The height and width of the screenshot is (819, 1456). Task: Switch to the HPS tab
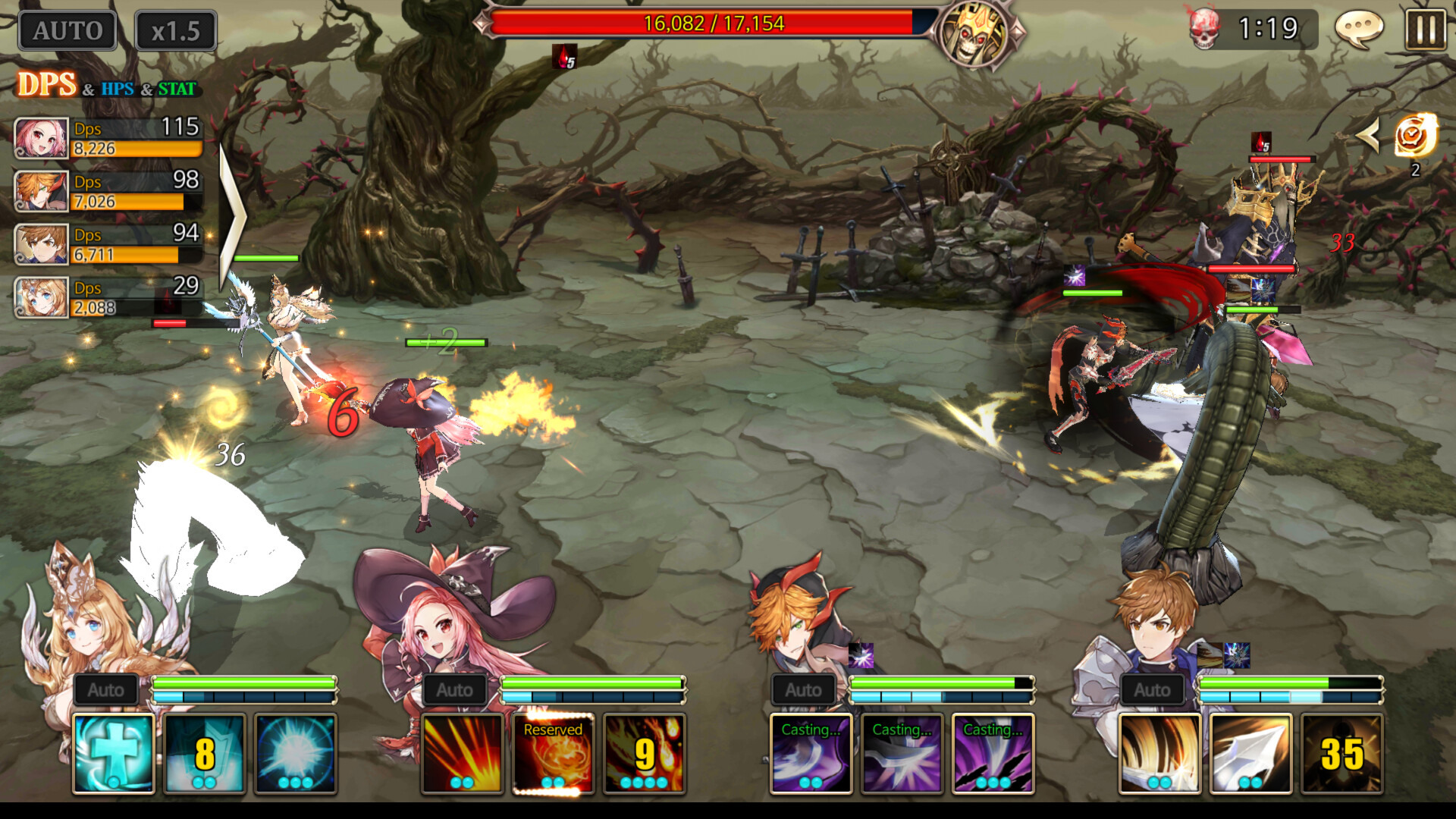coord(118,89)
